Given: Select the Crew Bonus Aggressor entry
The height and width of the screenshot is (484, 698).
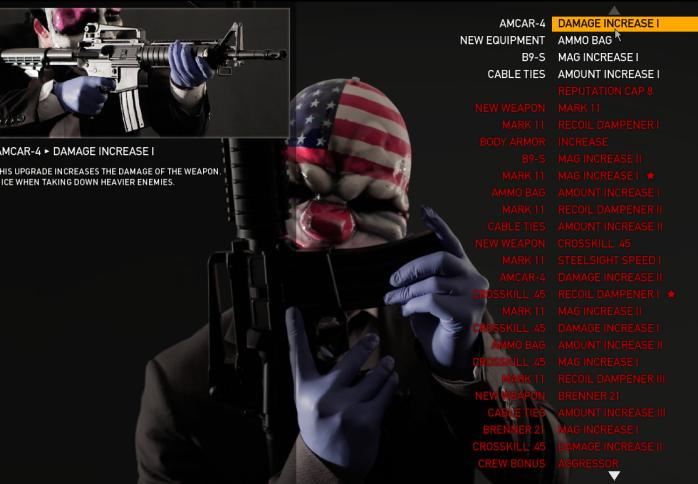Looking at the screenshot, I should pos(588,464).
